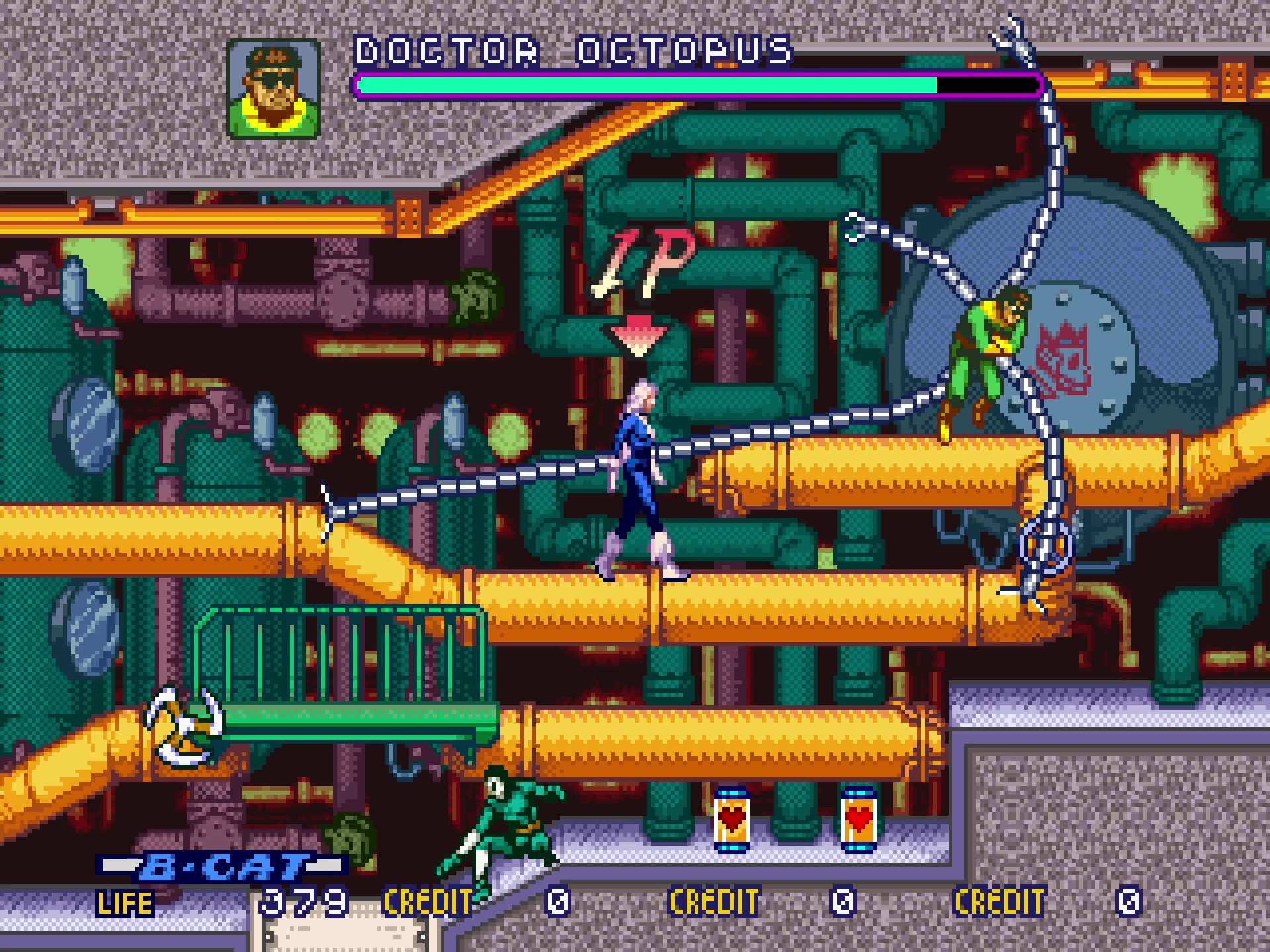Click the Doctor Octopus boss portrait

click(x=274, y=89)
